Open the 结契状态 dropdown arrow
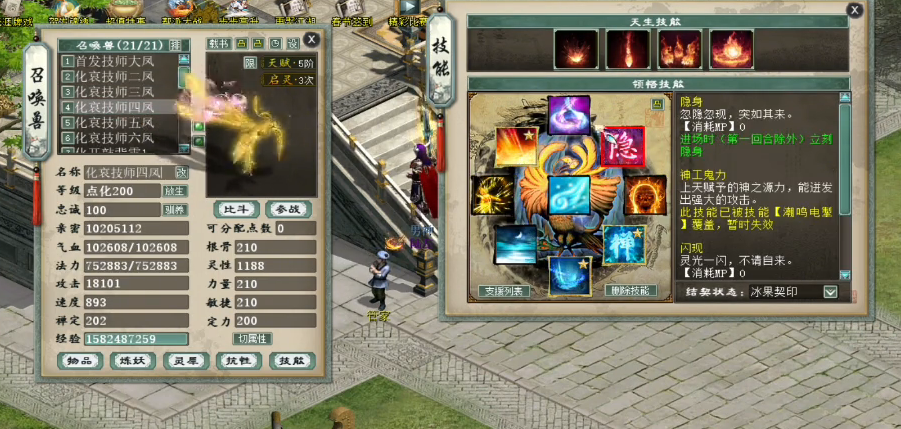 click(x=830, y=292)
